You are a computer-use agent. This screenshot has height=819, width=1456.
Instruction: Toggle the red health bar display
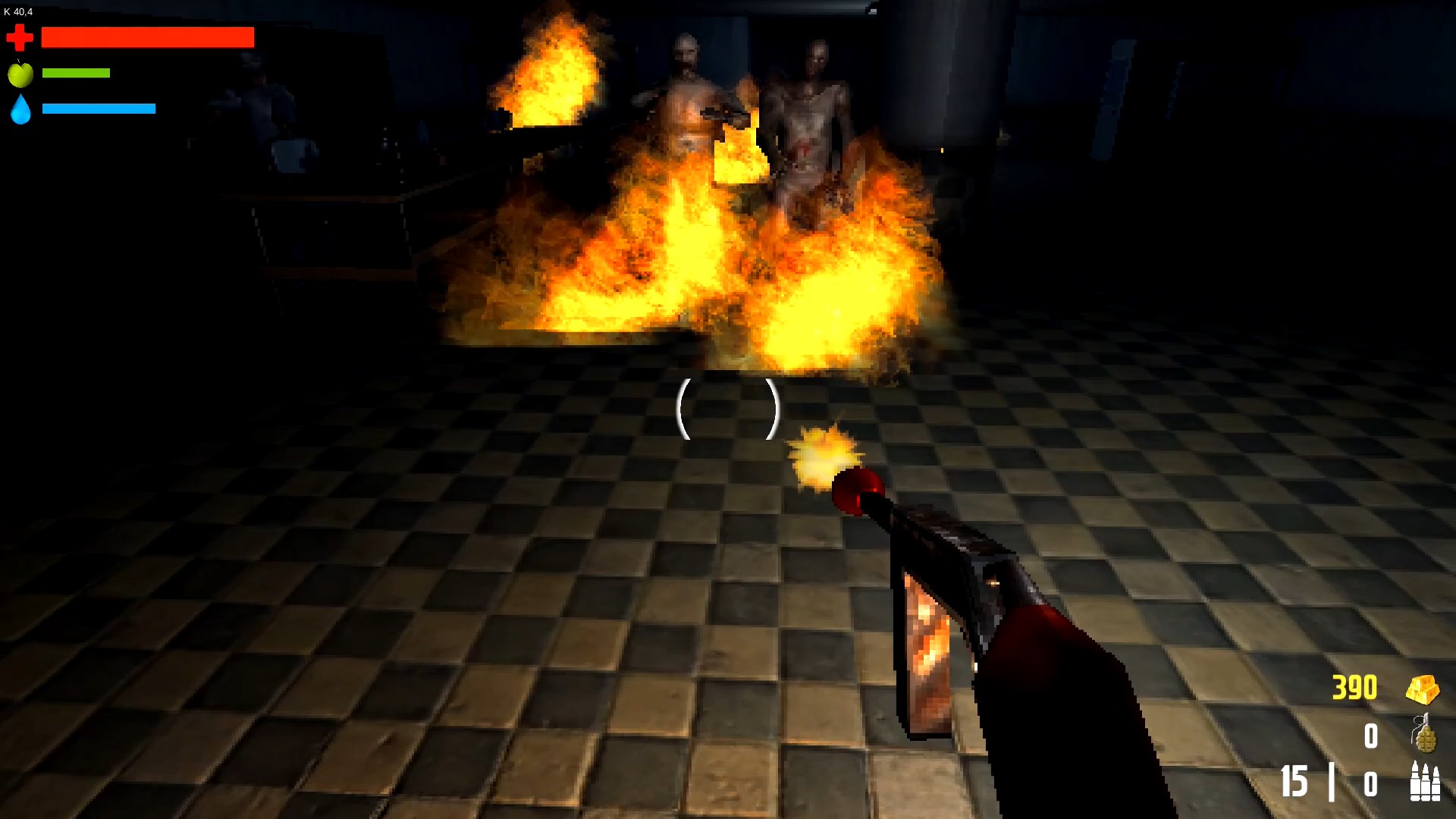click(x=148, y=36)
